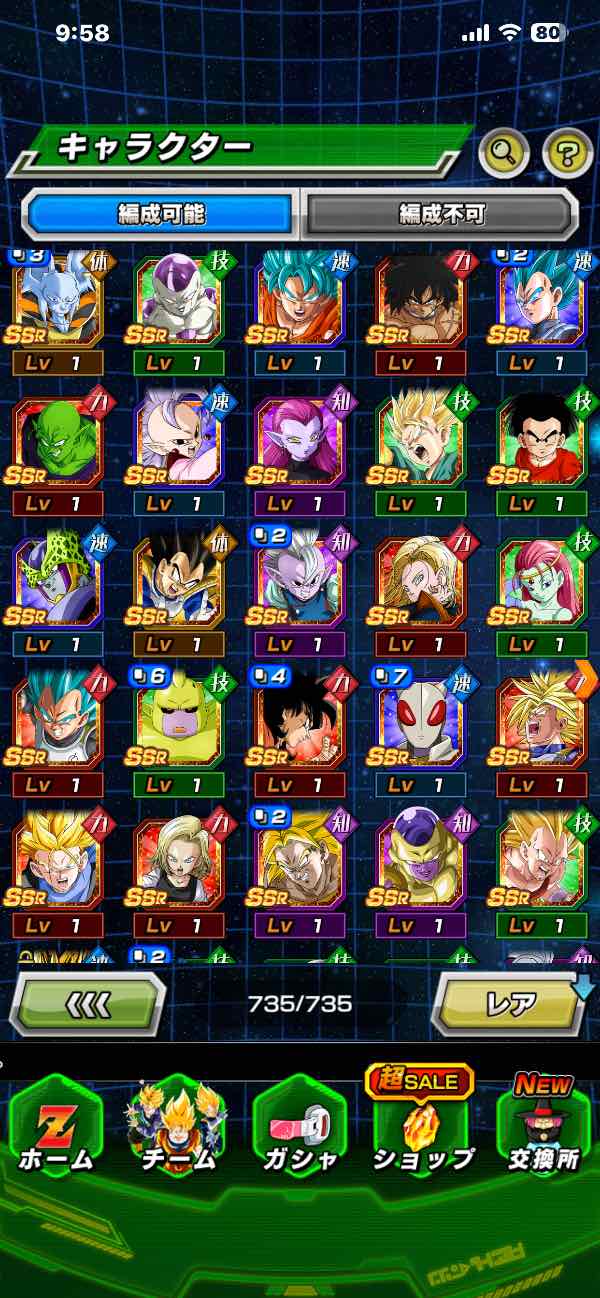
Task: Switch to the 編成不可 tab
Action: [441, 213]
